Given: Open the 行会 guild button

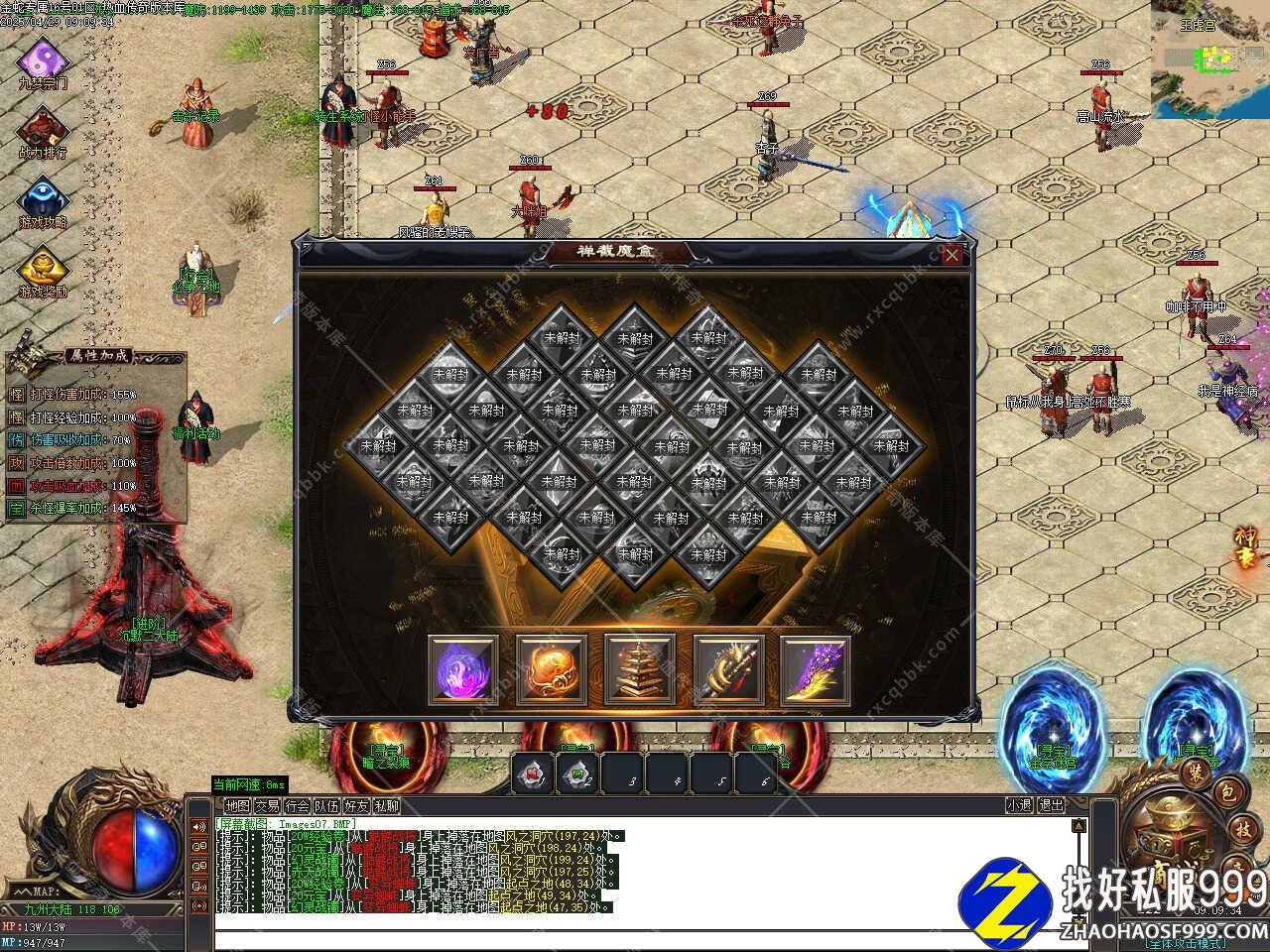Looking at the screenshot, I should (x=297, y=806).
